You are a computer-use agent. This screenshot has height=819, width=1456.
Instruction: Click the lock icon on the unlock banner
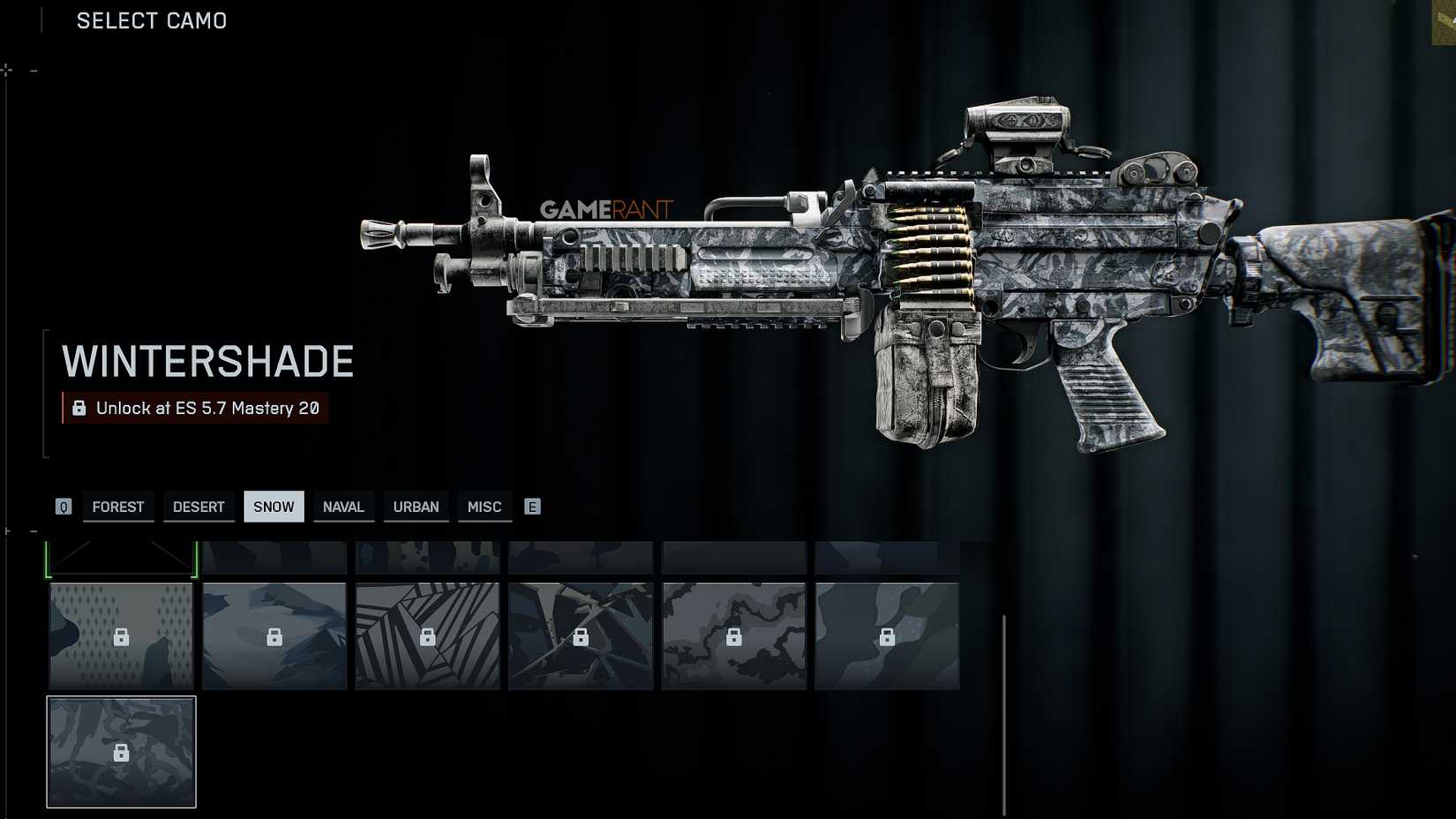78,409
